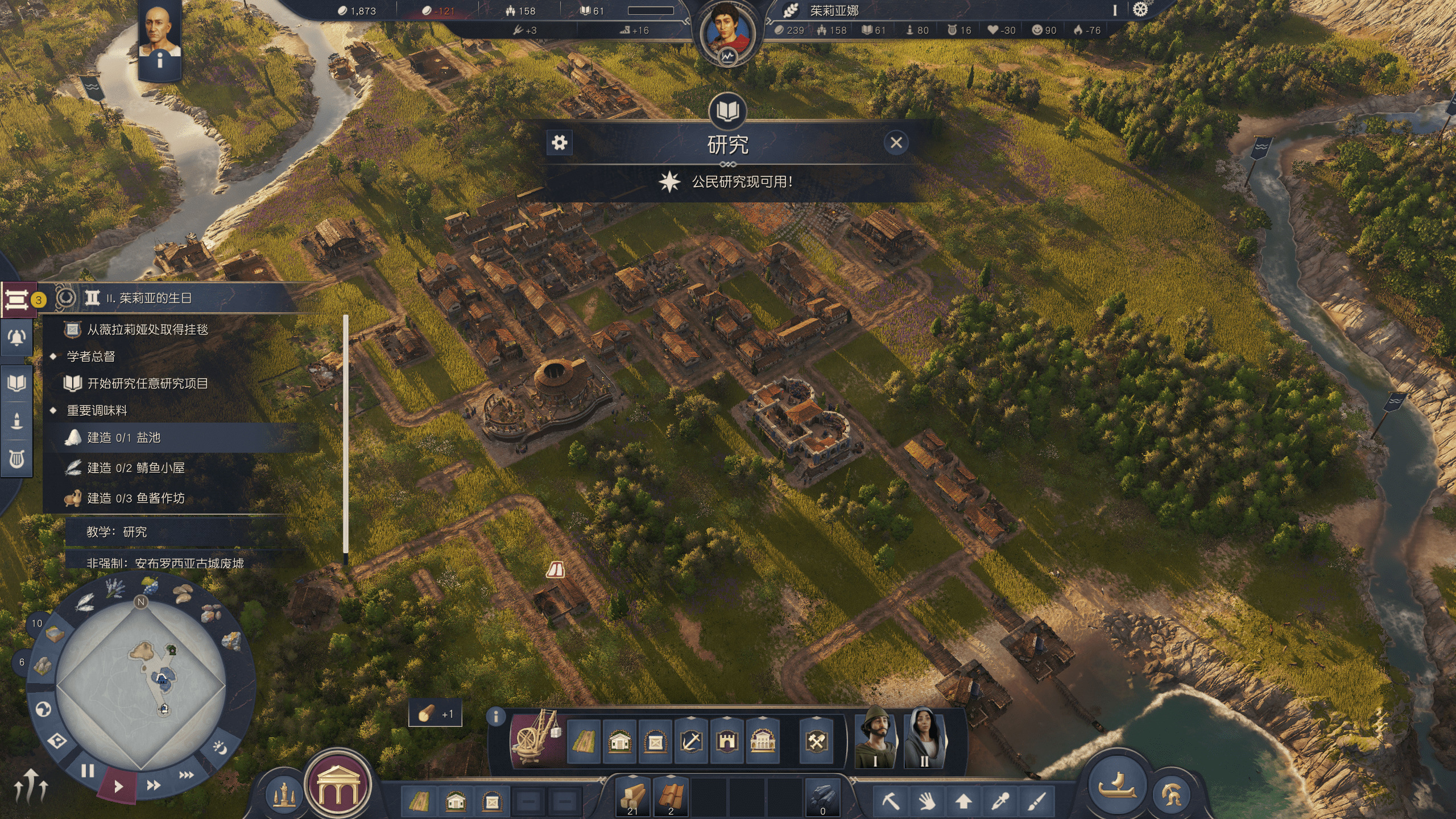Open research panel gear settings
The image size is (1456, 819).
[560, 143]
